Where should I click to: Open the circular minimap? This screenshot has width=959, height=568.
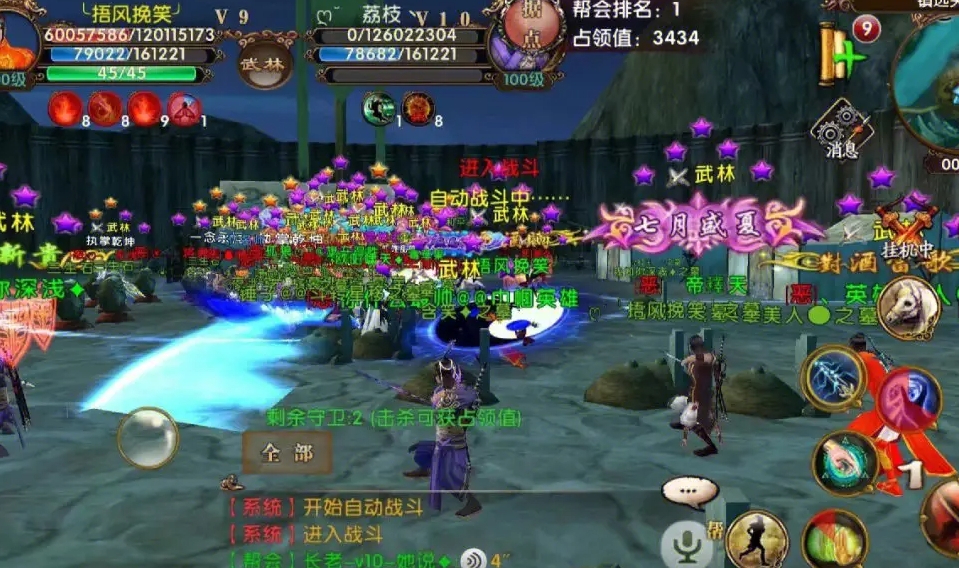point(931,87)
